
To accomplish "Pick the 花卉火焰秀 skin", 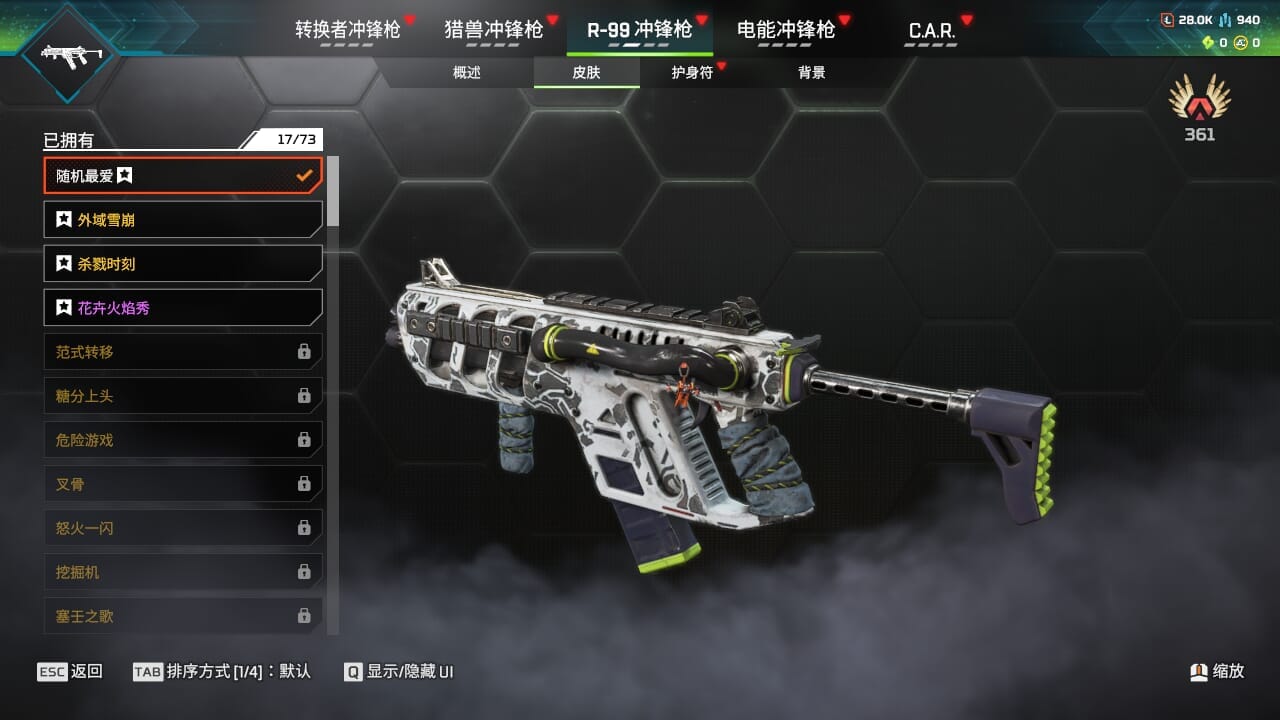I will pos(183,308).
